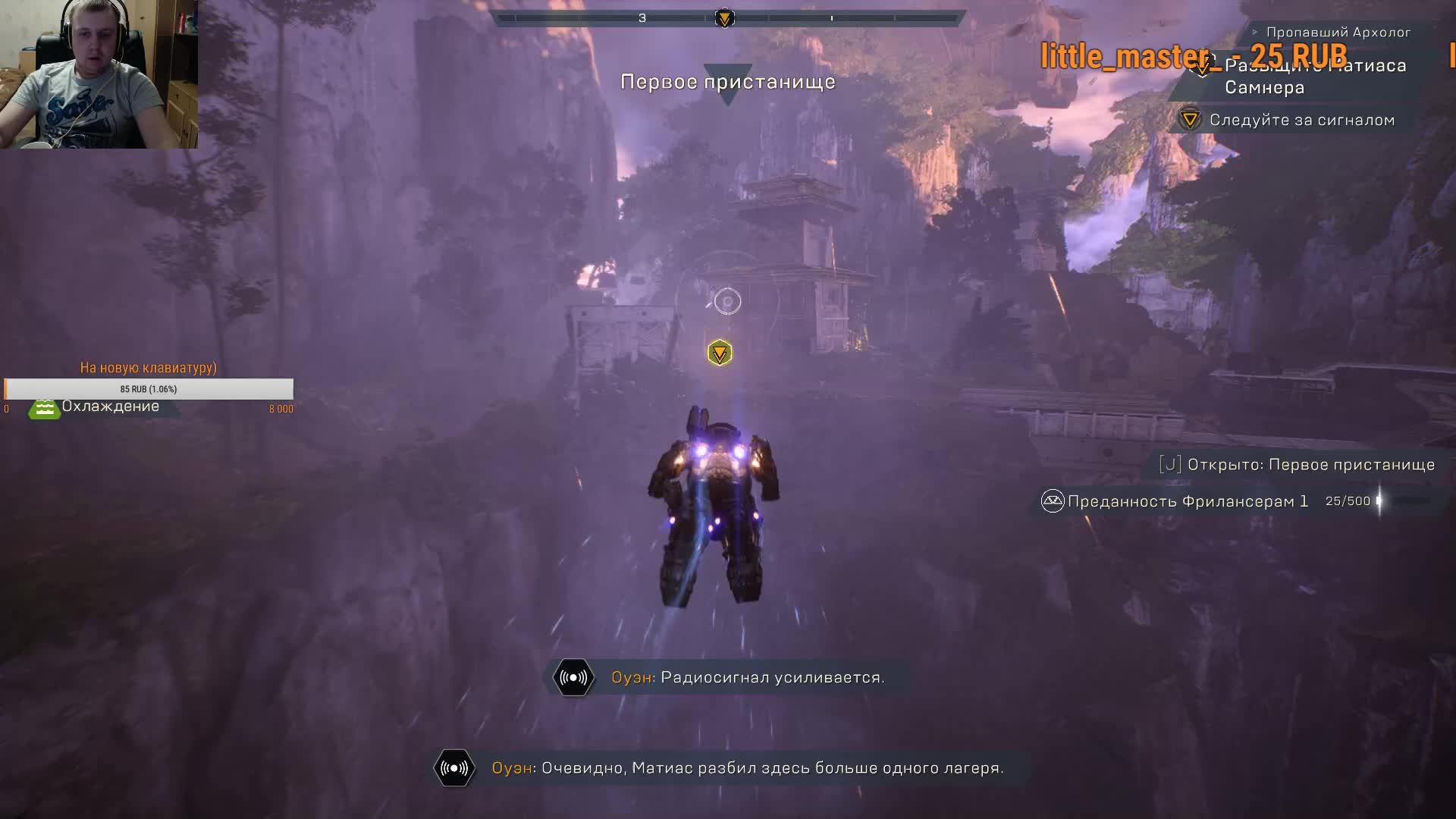Screen dimensions: 1456x819
Task: Click the 'Пропавший Архолог' mission title
Action: (1338, 32)
